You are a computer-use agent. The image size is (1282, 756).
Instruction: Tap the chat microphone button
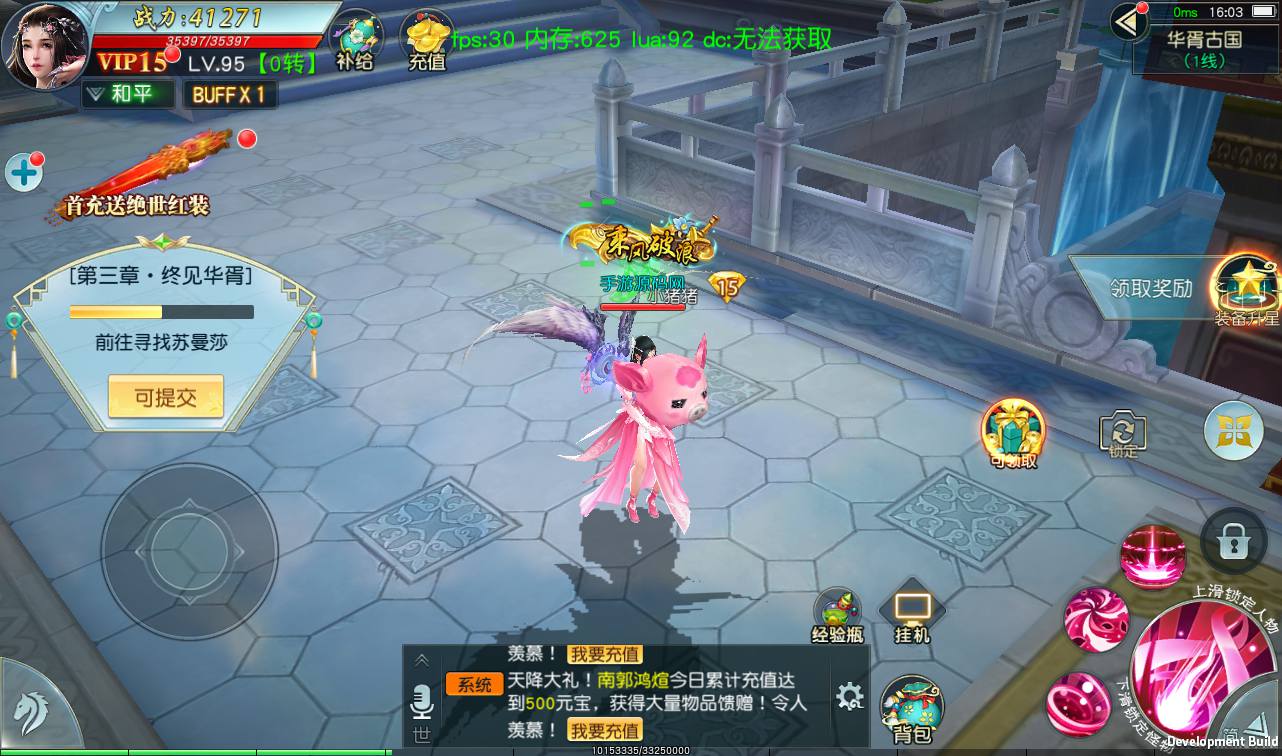[x=421, y=701]
